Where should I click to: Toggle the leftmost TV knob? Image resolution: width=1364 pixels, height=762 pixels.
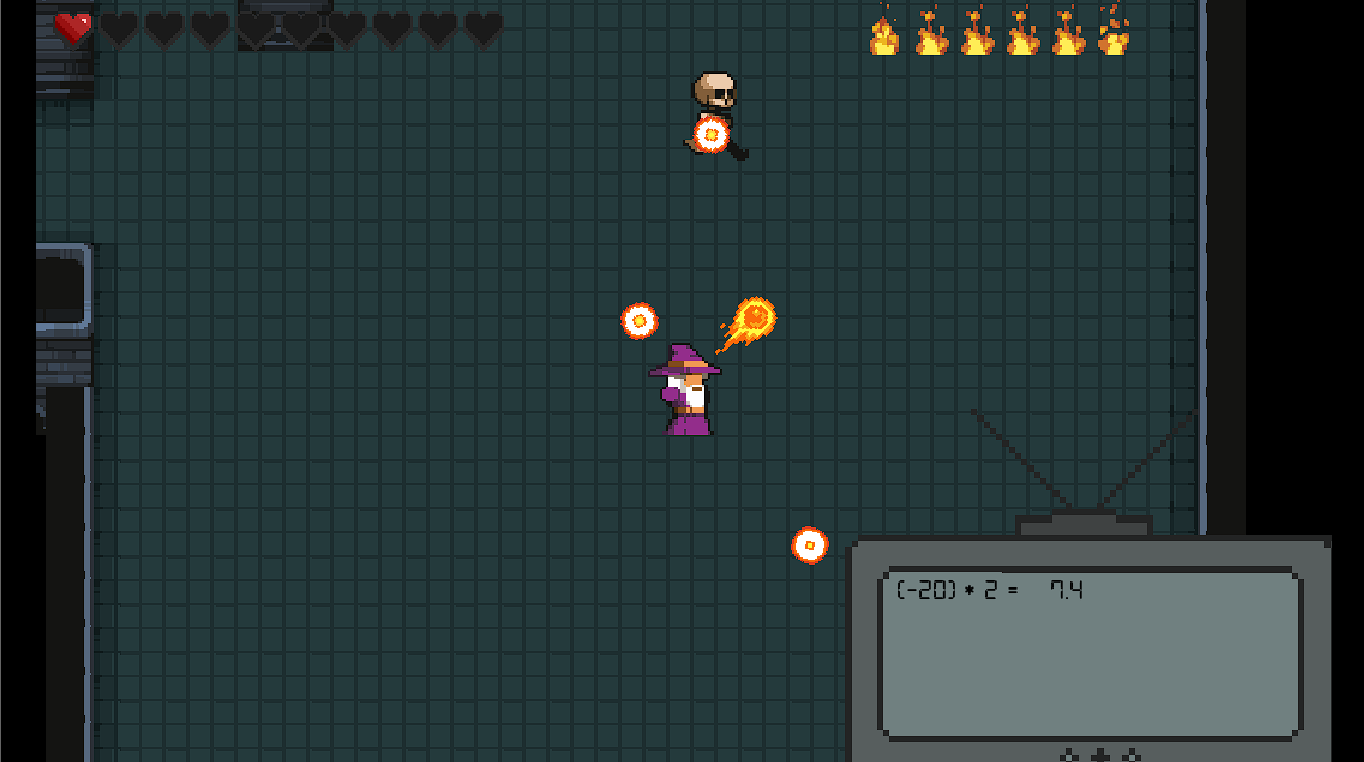pos(1069,756)
